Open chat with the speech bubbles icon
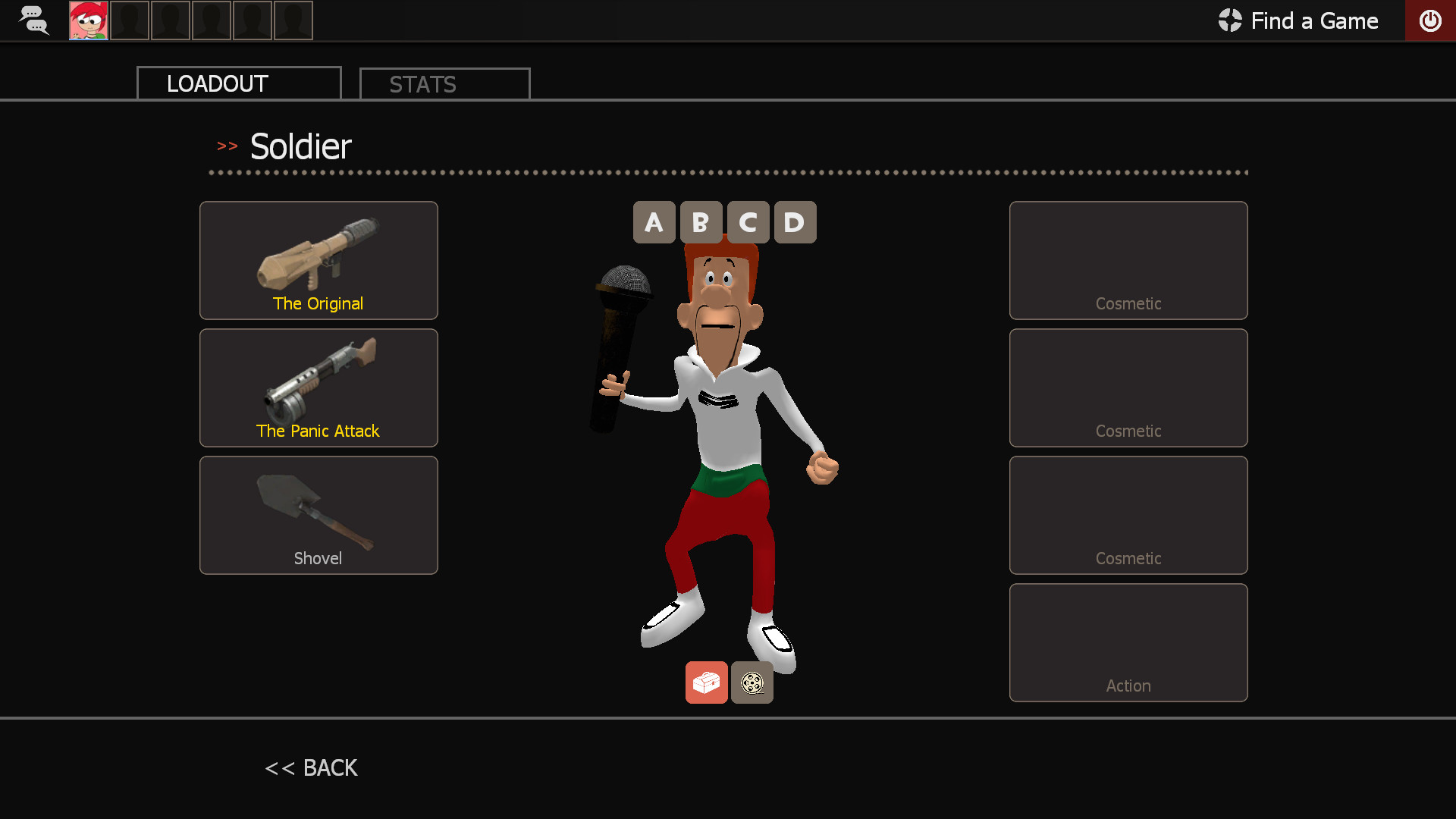Screen dimensions: 1456x819 [x=33, y=20]
